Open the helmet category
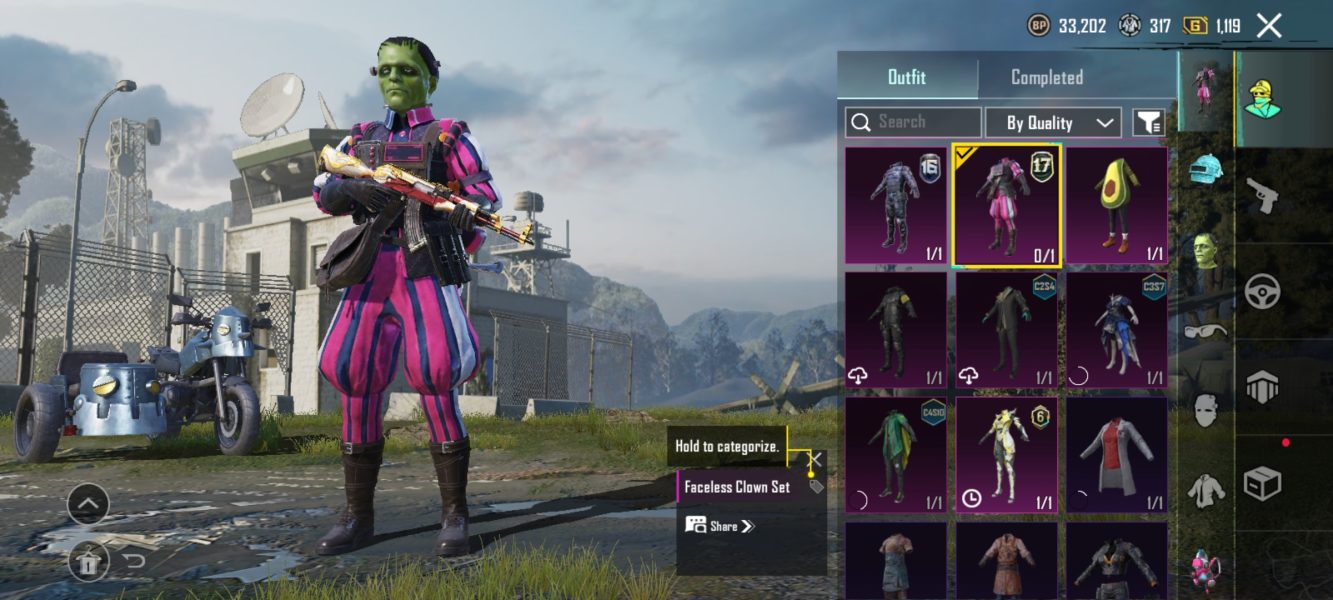The height and width of the screenshot is (600, 1333). click(1206, 168)
